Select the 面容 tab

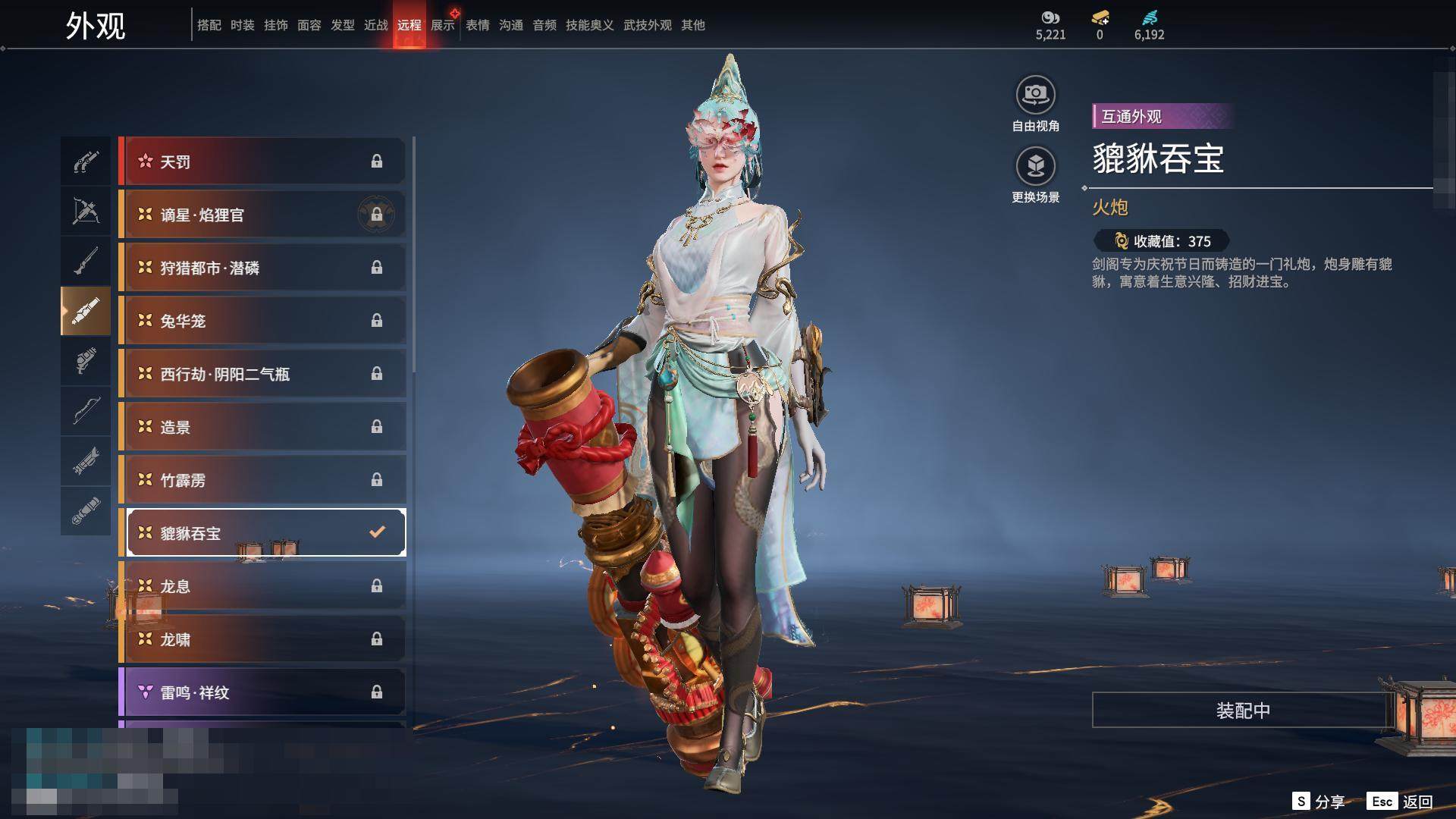tap(309, 25)
